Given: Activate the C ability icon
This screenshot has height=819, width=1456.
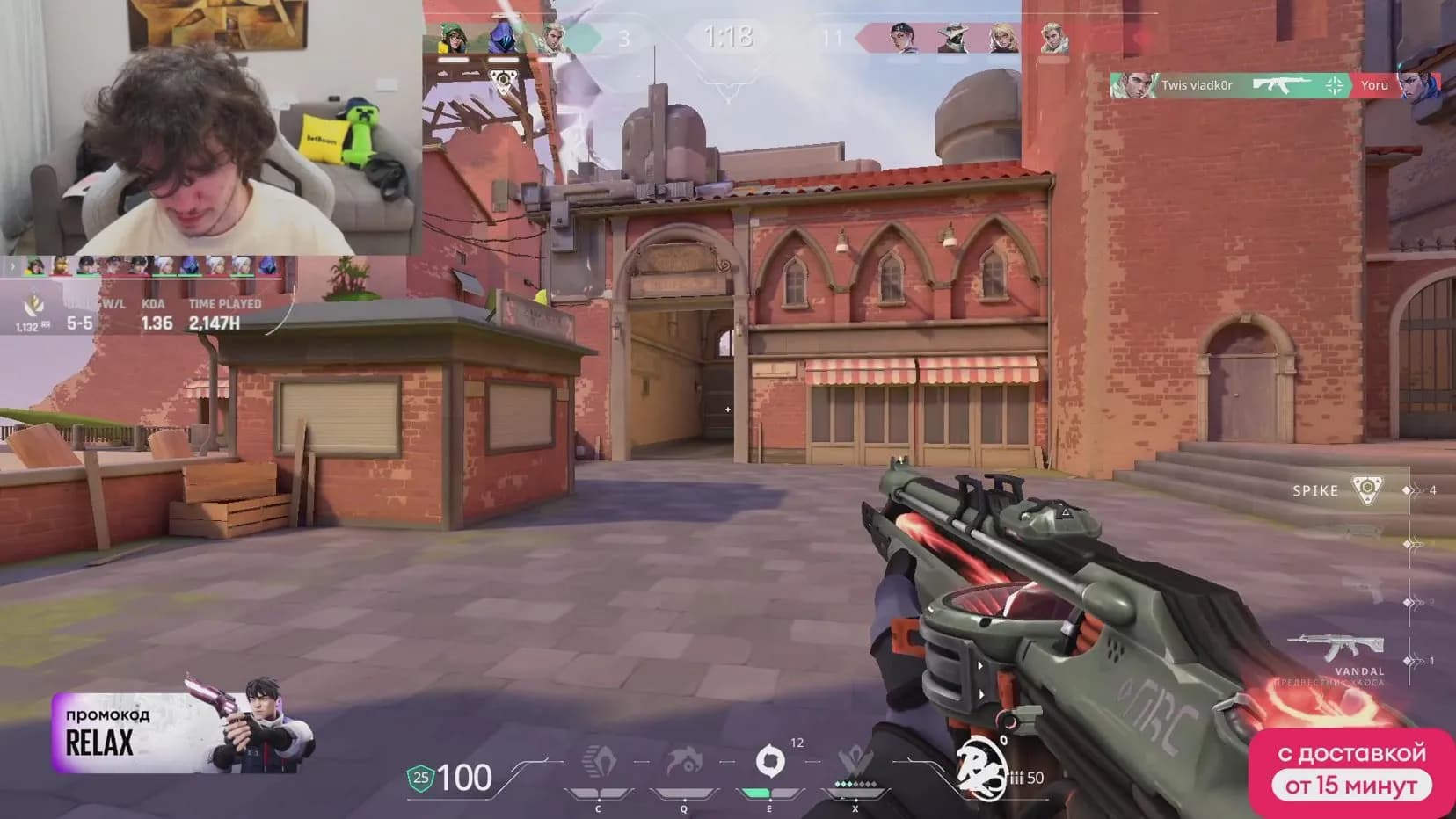Looking at the screenshot, I should pyautogui.click(x=600, y=762).
